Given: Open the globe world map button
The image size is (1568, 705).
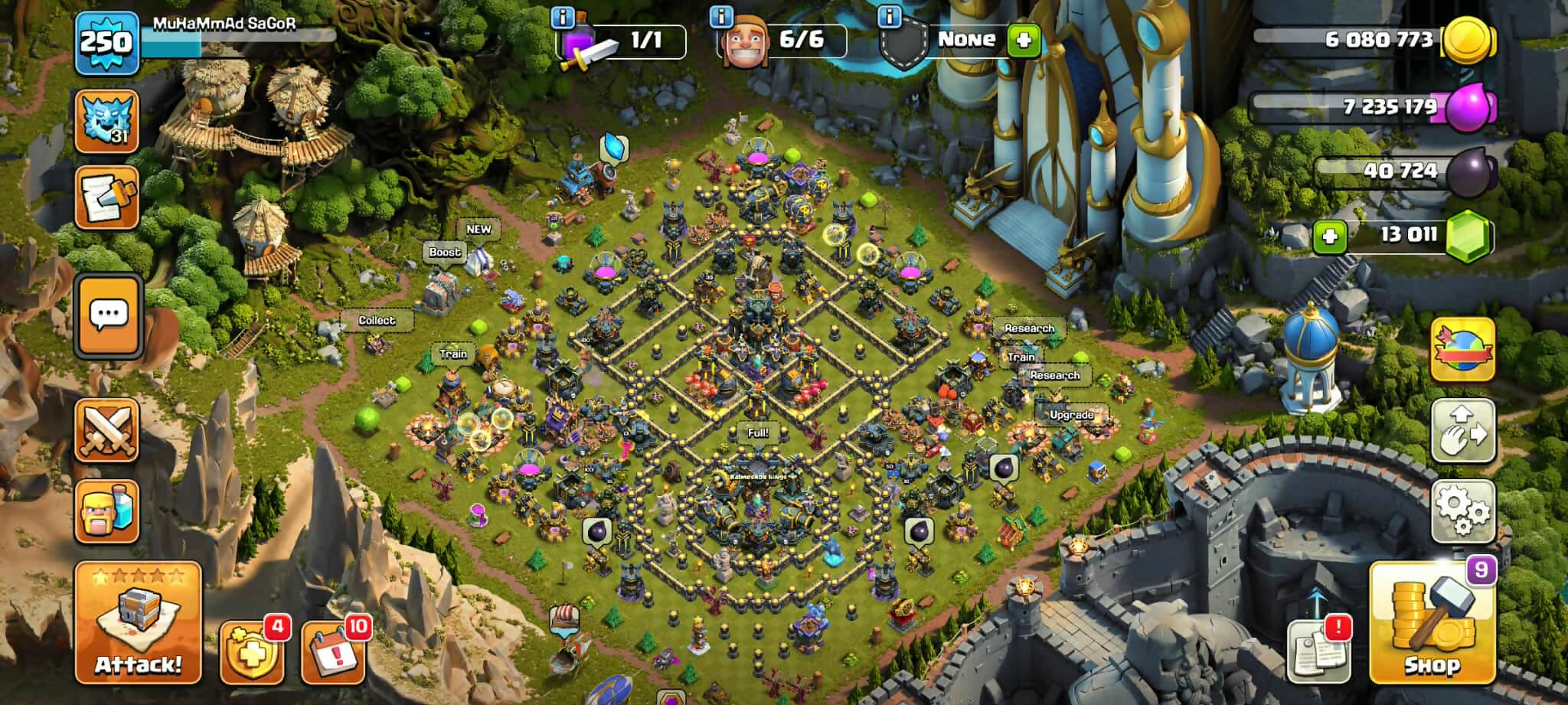Looking at the screenshot, I should coord(1462,350).
